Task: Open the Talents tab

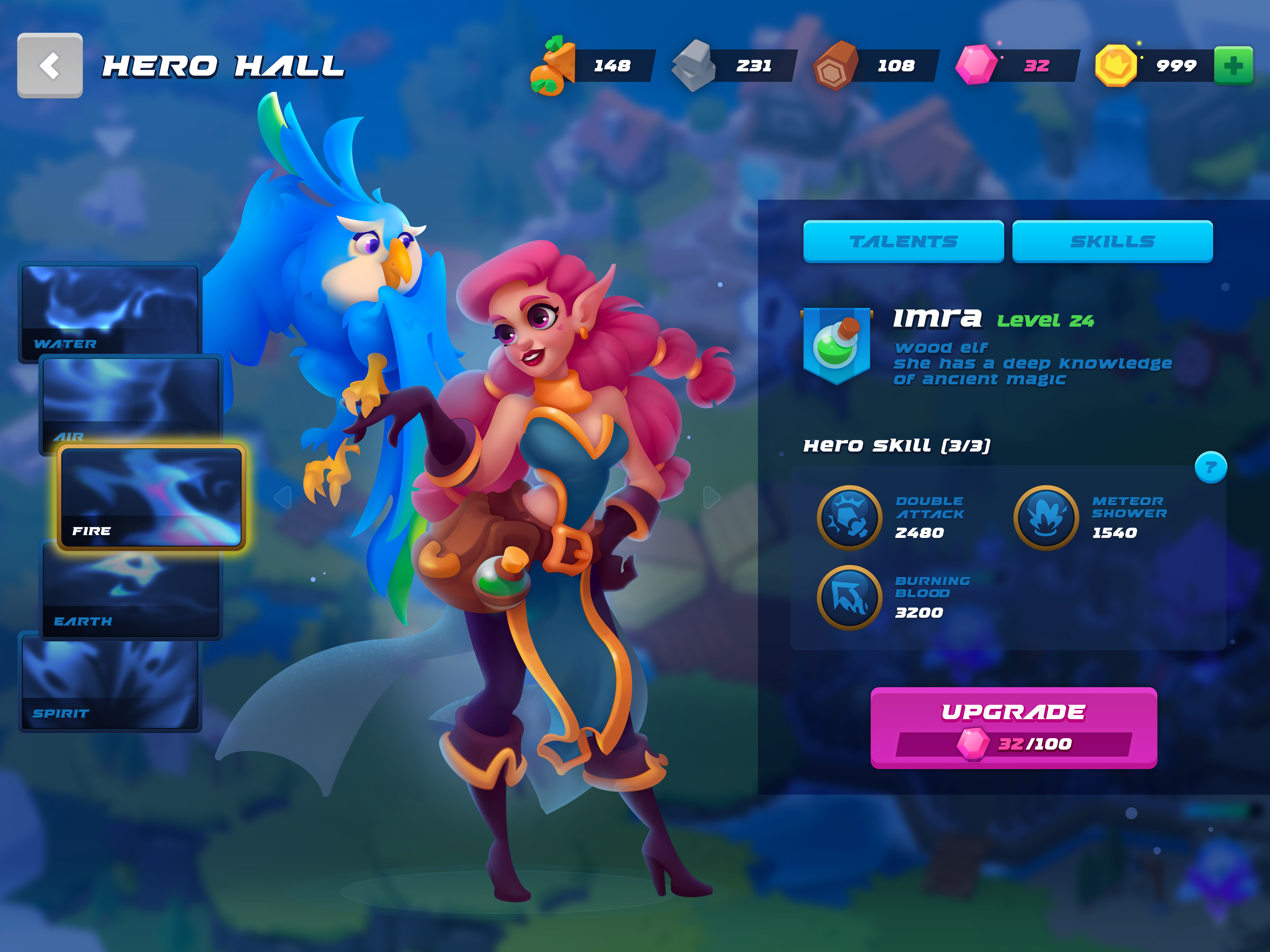Action: 903,241
